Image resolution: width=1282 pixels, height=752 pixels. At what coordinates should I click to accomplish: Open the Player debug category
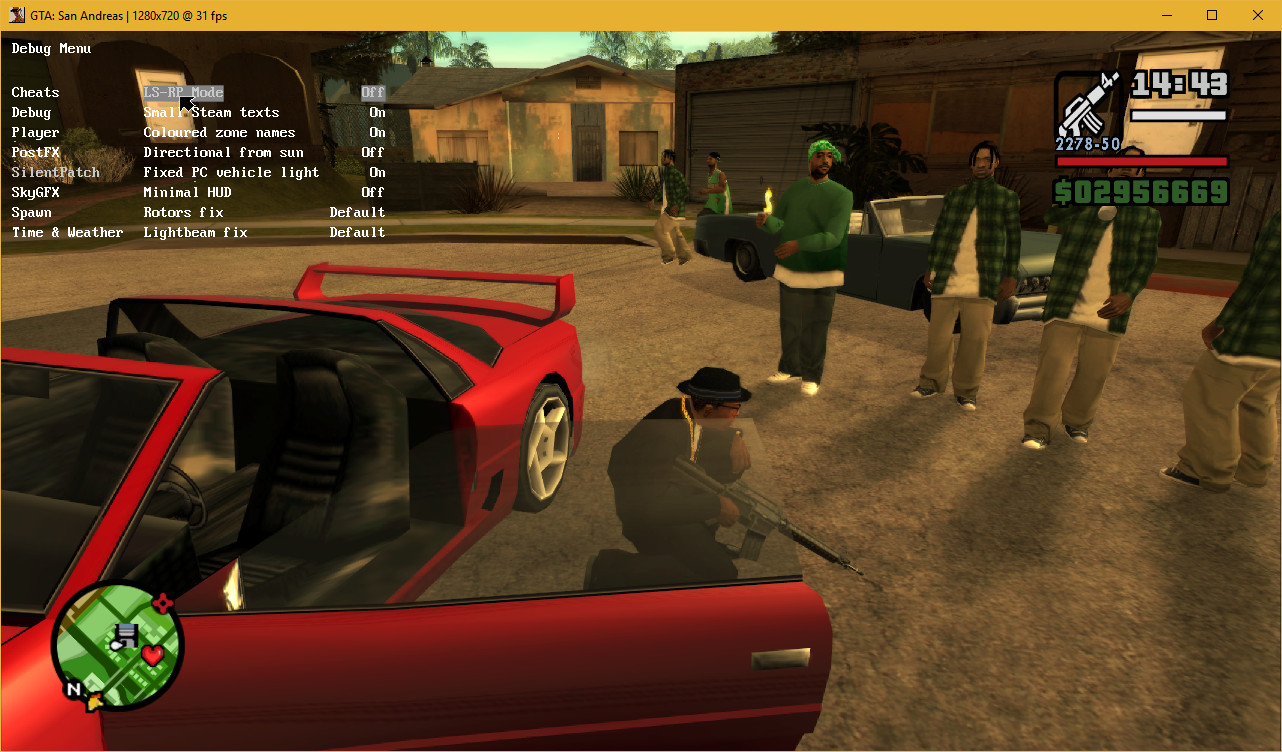(x=35, y=132)
